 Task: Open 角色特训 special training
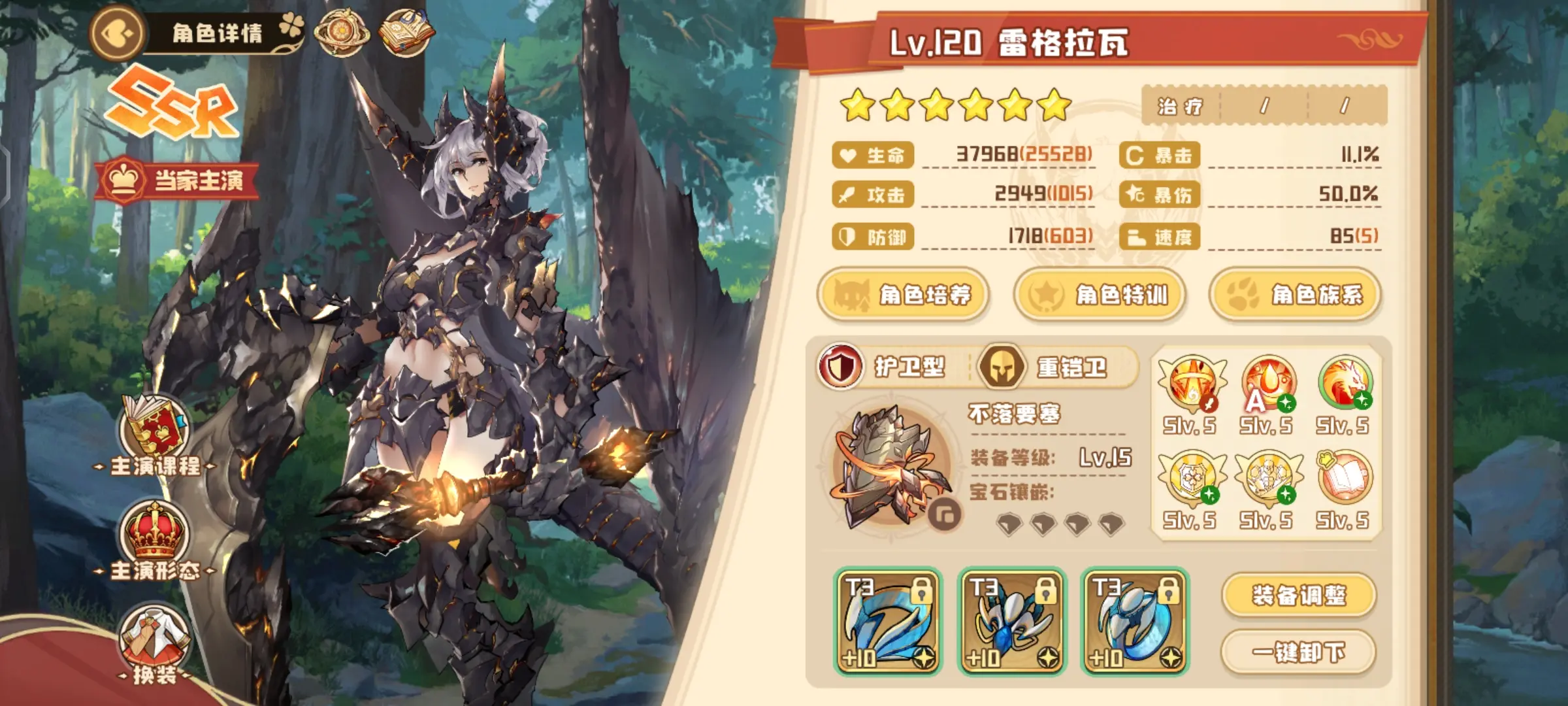1099,295
